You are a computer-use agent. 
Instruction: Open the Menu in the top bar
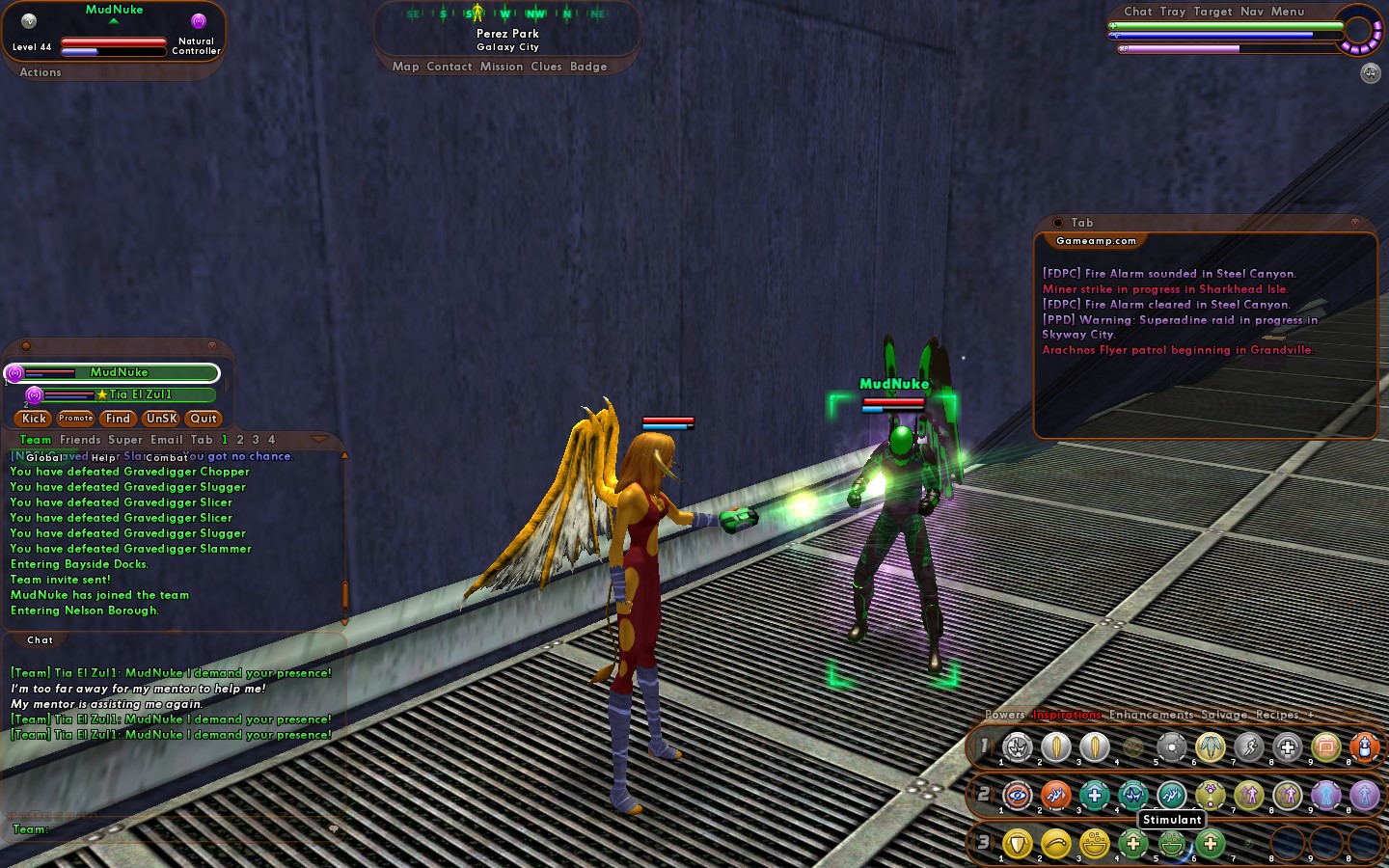[1287, 12]
